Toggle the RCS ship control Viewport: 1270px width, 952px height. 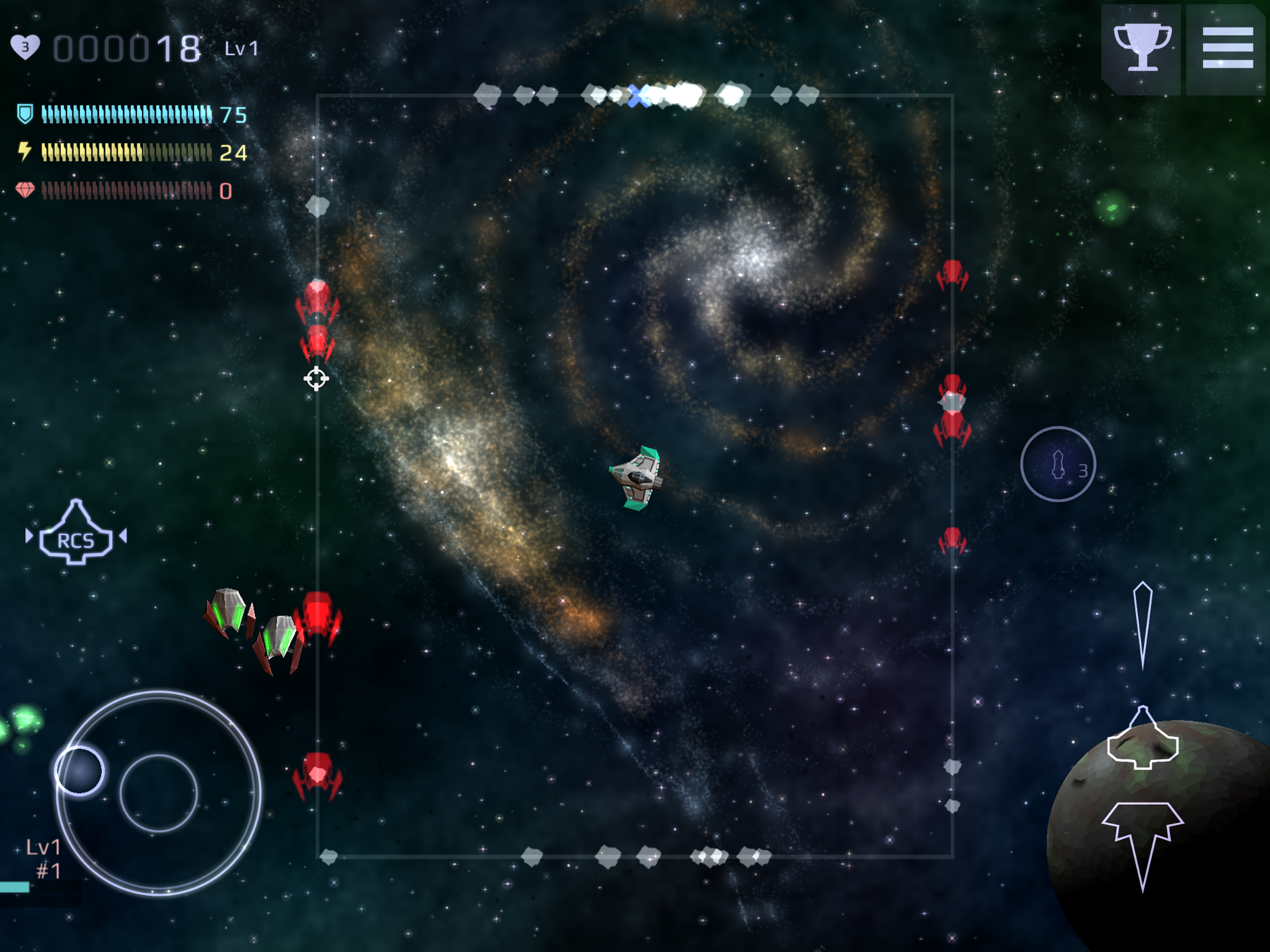click(x=76, y=535)
